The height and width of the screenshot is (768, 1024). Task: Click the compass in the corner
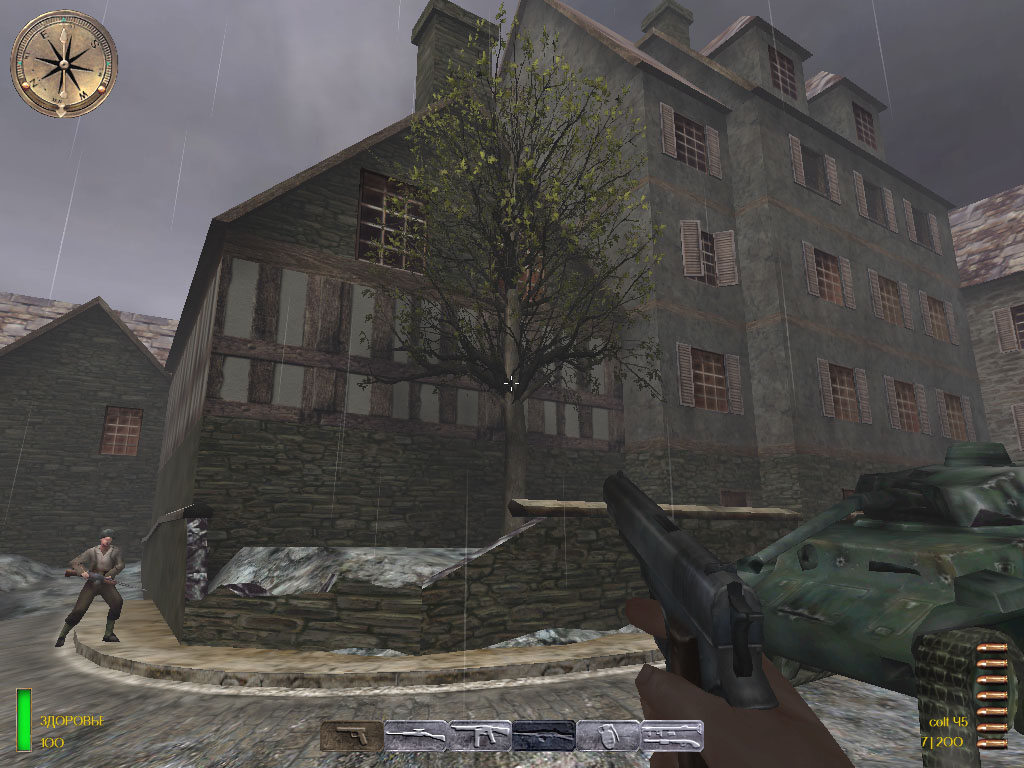[x=64, y=63]
